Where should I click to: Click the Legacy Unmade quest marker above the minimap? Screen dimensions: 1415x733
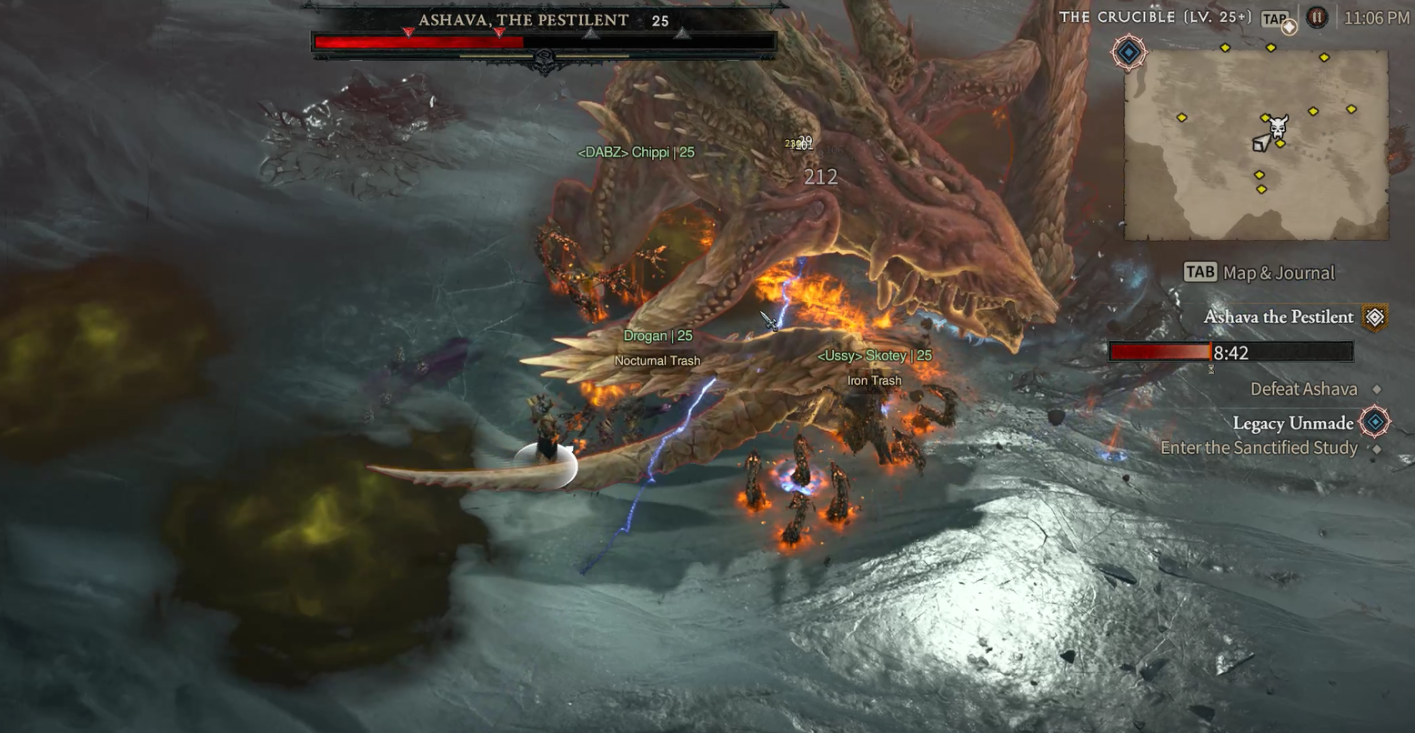tap(1129, 52)
